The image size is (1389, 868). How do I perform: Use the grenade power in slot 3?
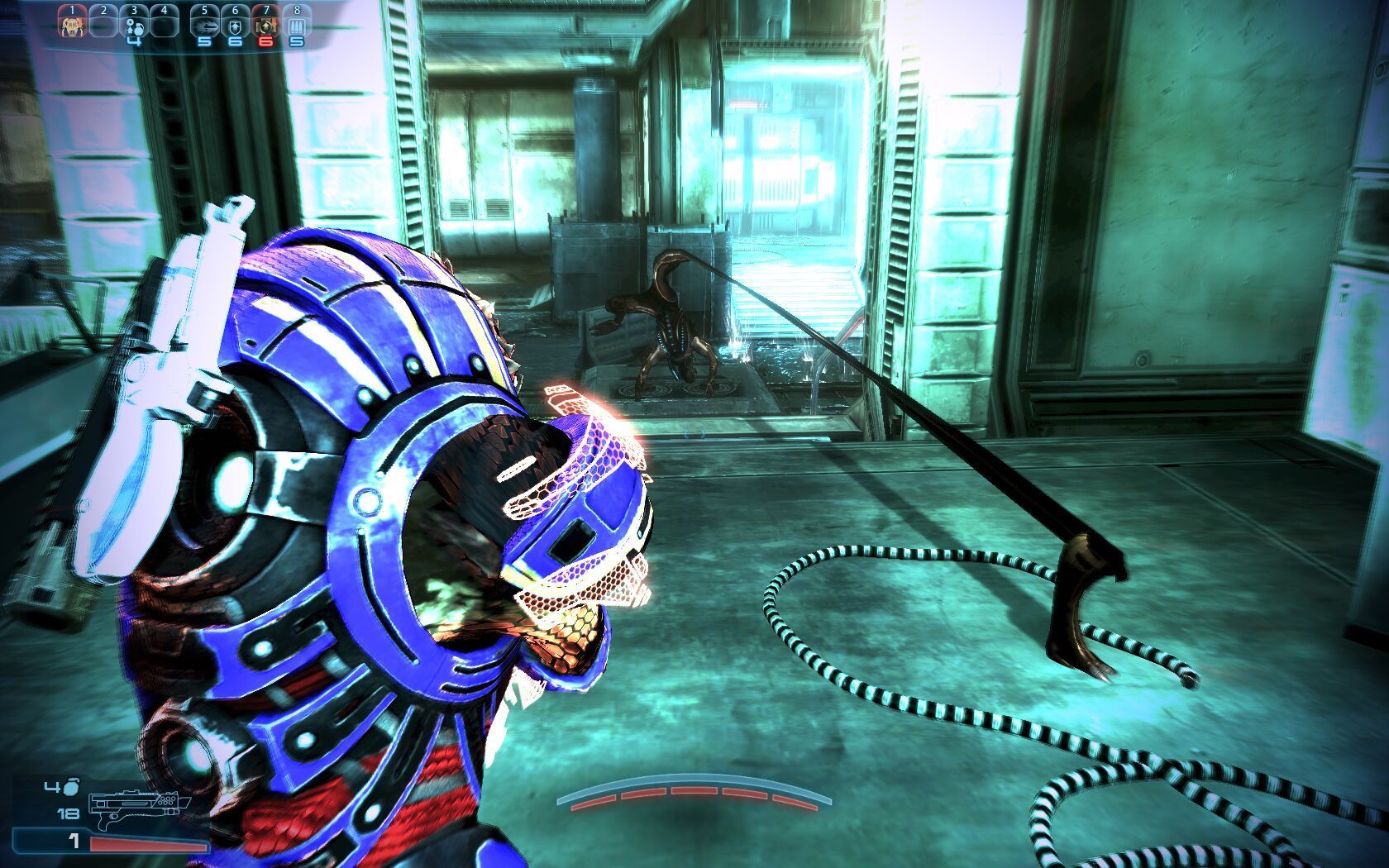coord(134,25)
